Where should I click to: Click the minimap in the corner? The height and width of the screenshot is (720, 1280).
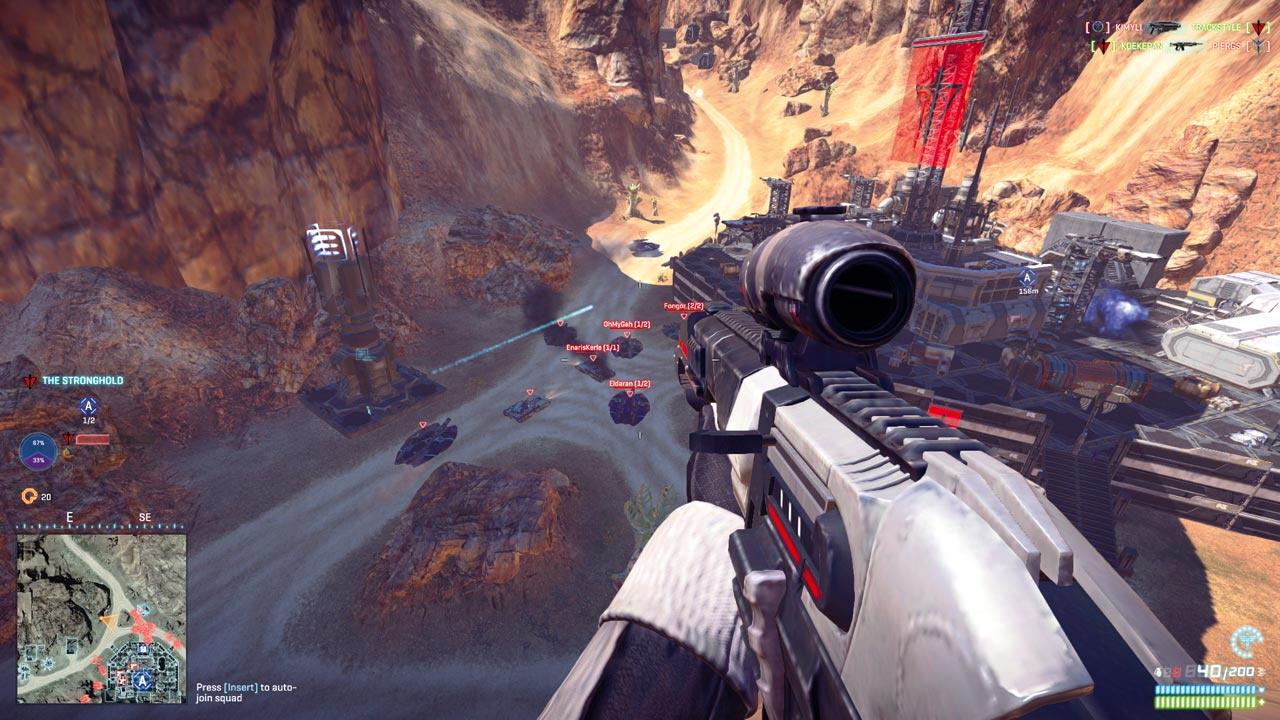(x=101, y=618)
